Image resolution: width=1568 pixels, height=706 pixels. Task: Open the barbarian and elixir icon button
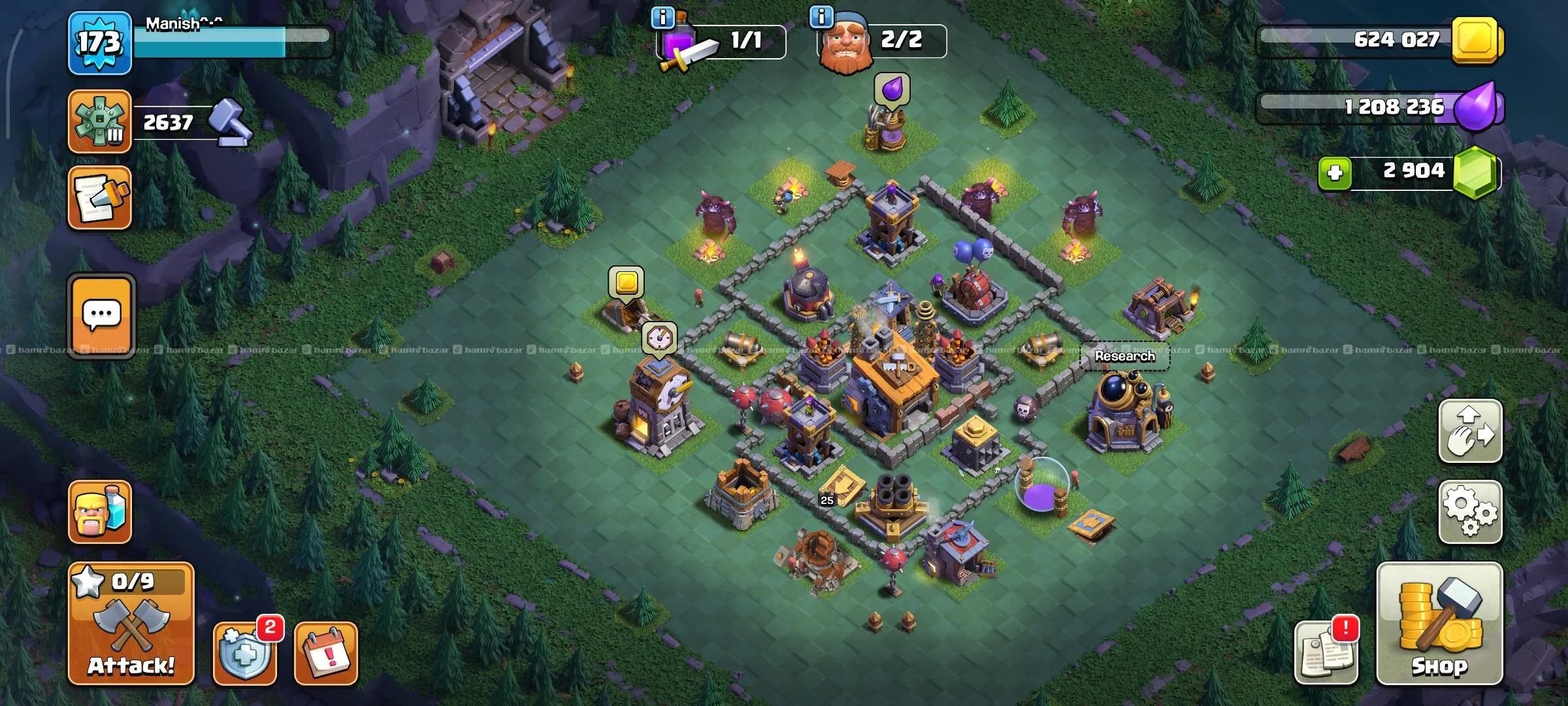coord(100,512)
